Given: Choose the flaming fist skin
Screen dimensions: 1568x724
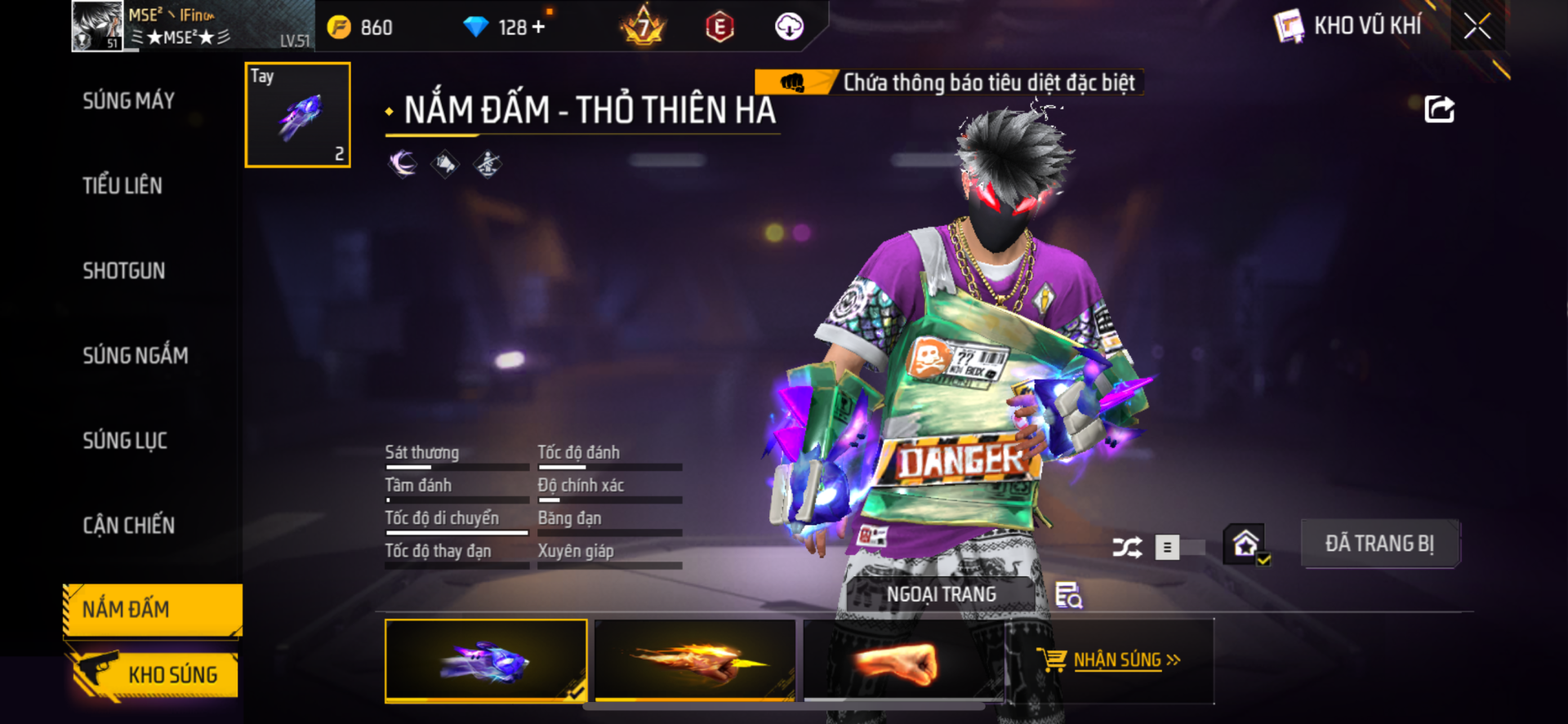Looking at the screenshot, I should tap(695, 660).
